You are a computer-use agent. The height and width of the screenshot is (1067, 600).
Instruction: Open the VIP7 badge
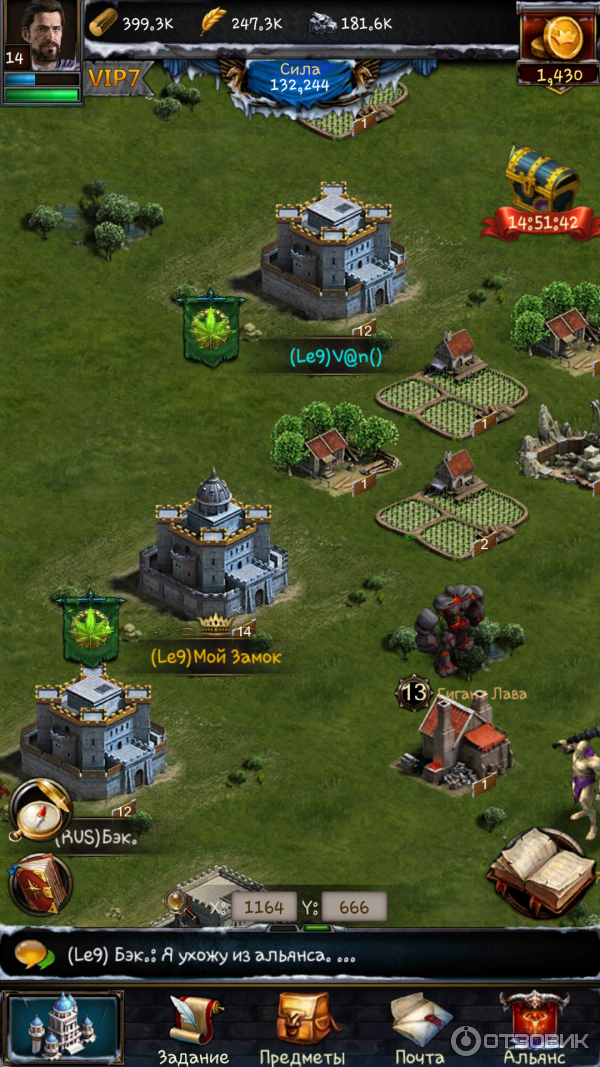coord(119,77)
